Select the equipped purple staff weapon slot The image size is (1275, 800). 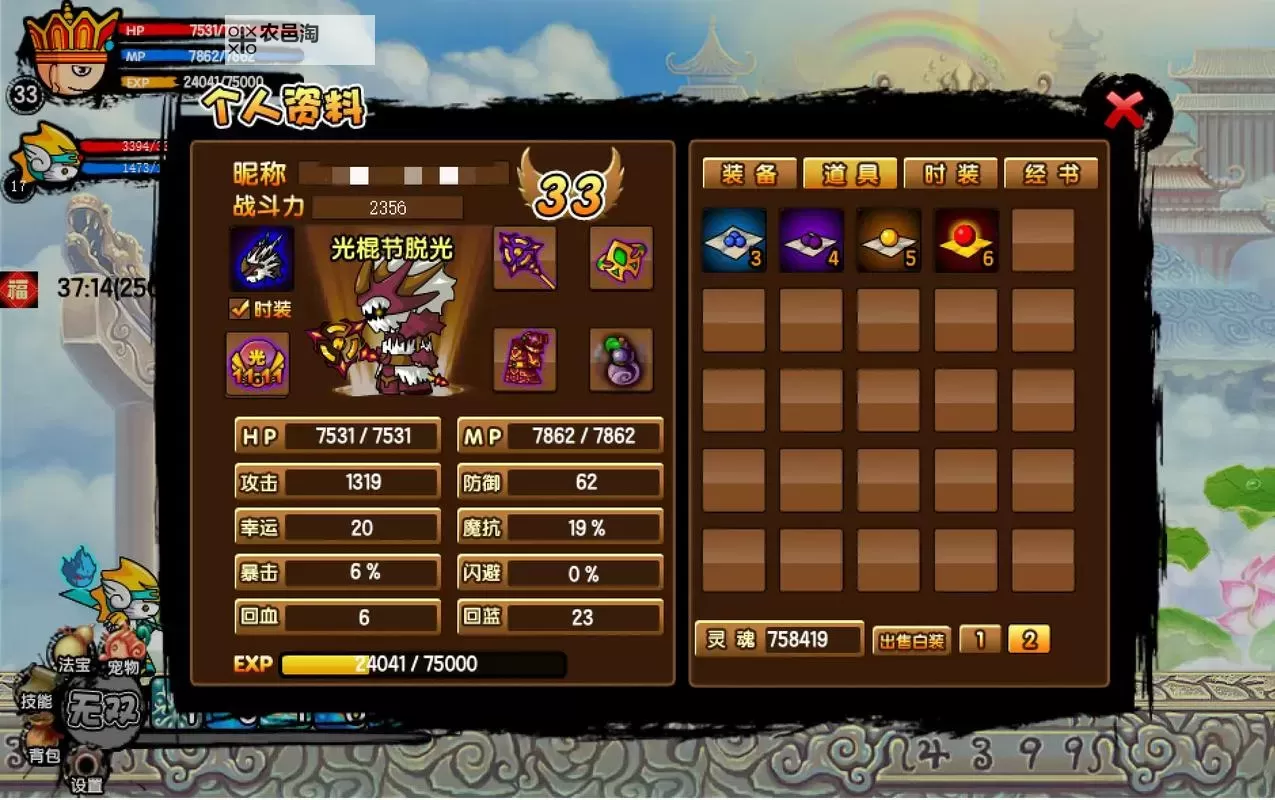(x=525, y=258)
